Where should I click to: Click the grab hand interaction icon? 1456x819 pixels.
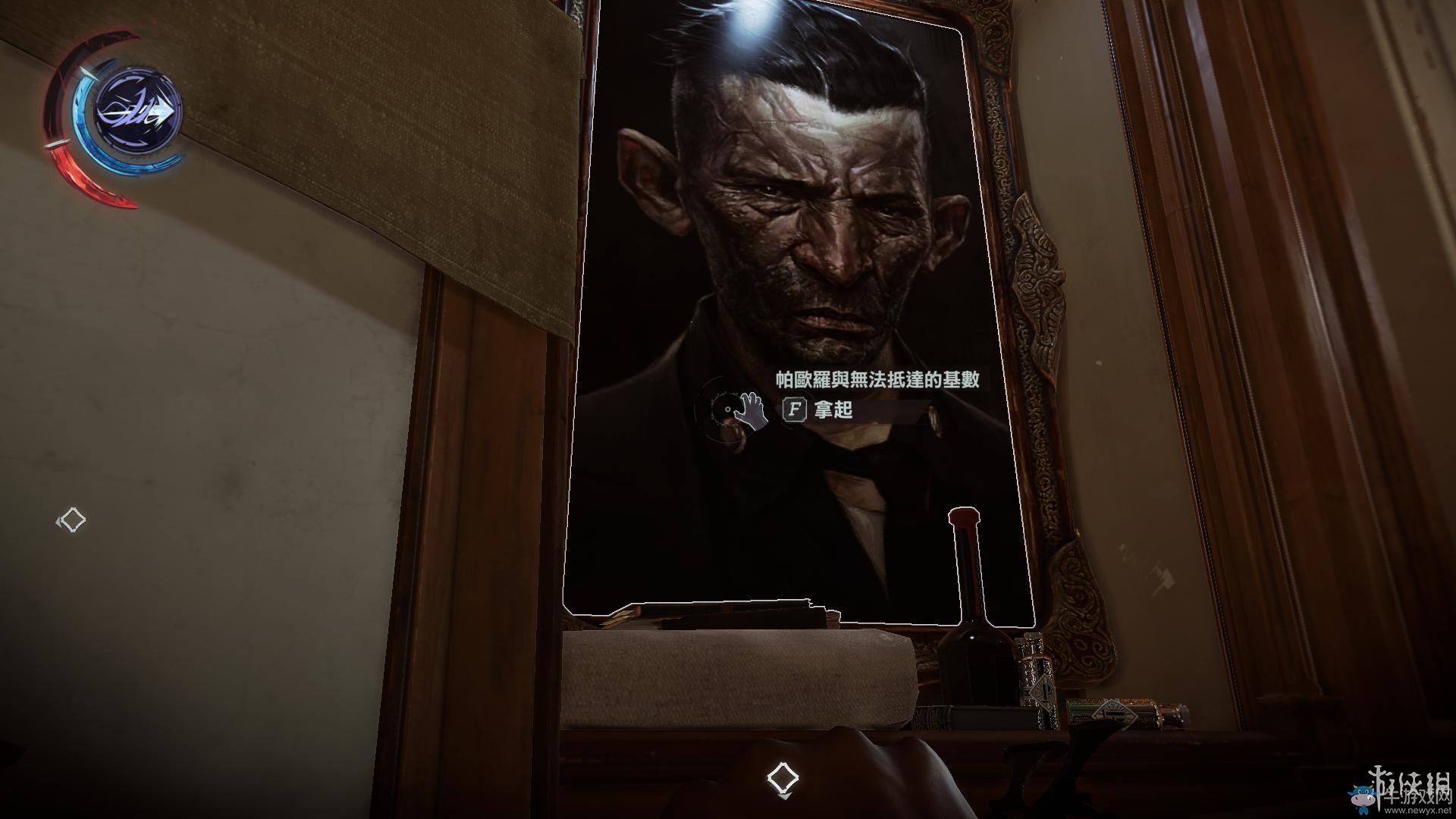(x=752, y=410)
